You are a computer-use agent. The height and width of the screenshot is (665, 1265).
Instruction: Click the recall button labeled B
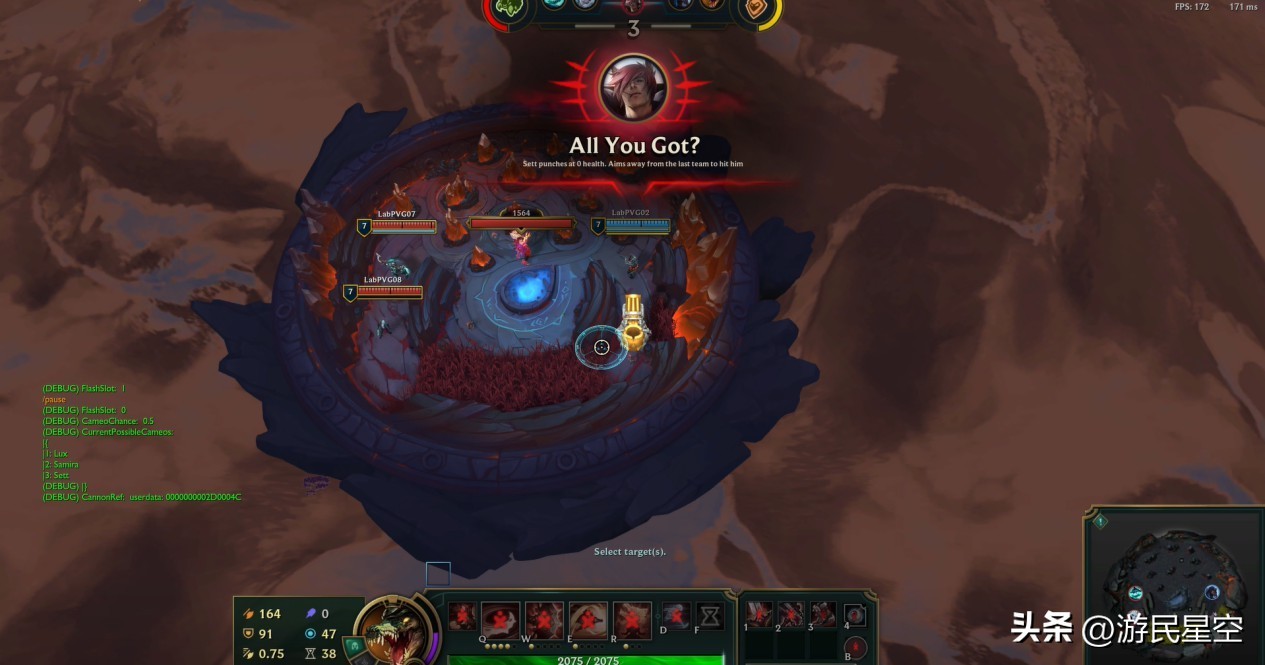point(855,647)
